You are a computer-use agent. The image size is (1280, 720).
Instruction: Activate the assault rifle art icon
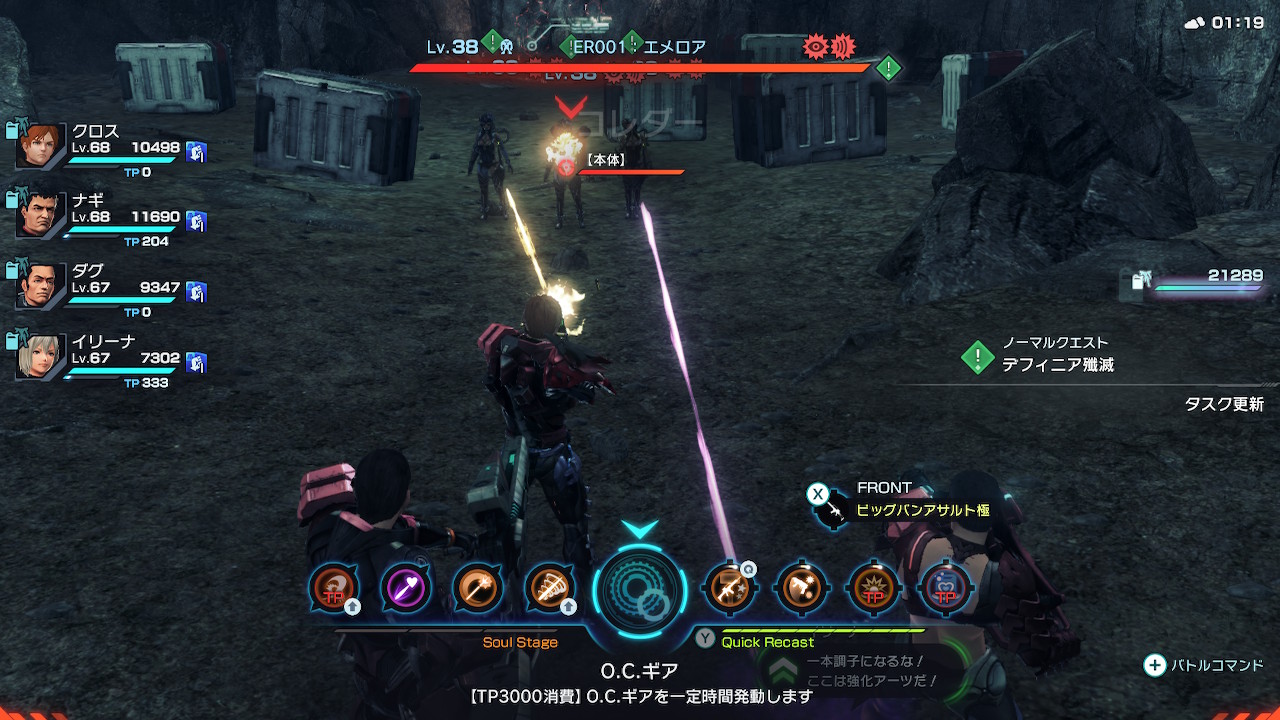tap(729, 588)
